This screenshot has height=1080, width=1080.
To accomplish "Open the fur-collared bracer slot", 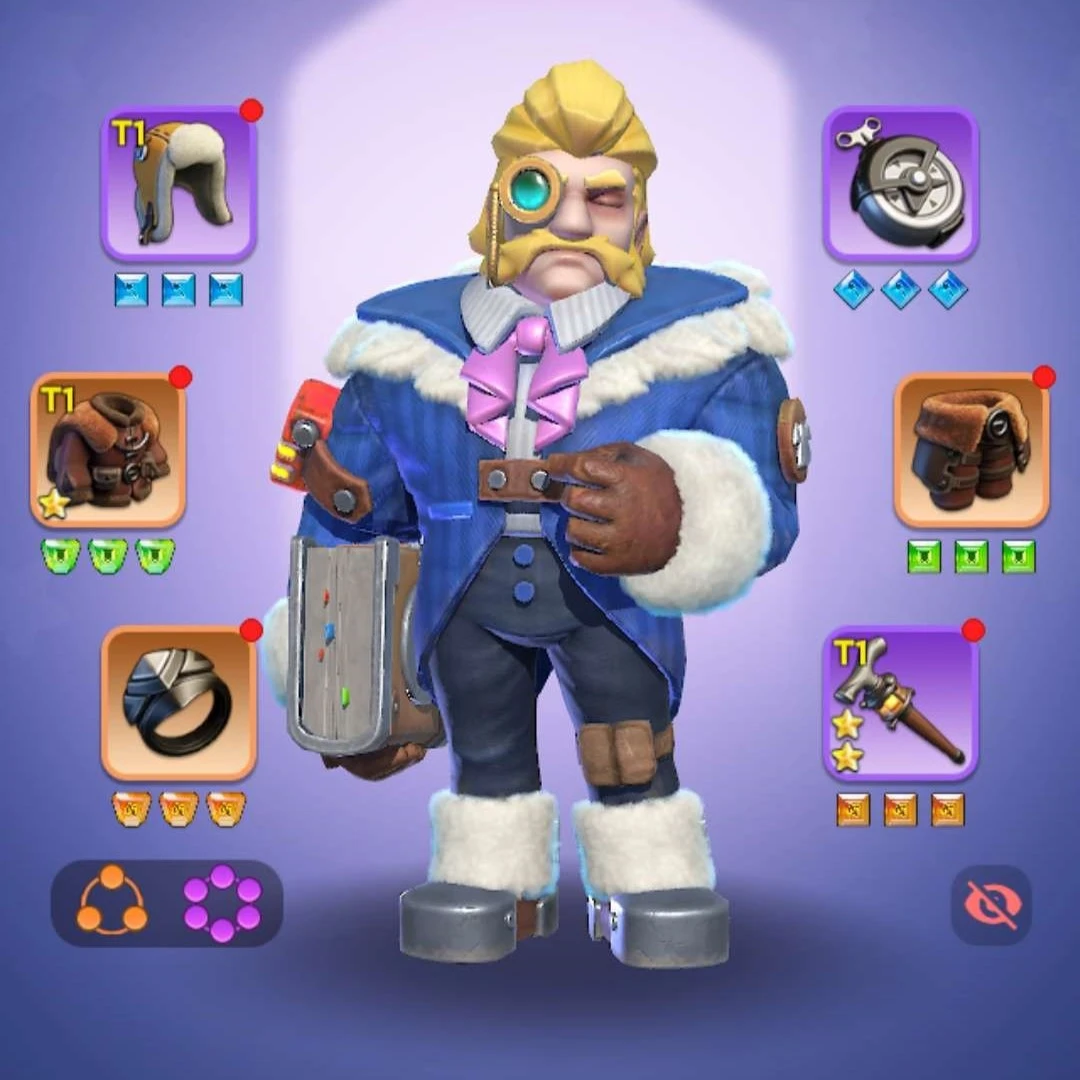I will pyautogui.click(x=971, y=450).
